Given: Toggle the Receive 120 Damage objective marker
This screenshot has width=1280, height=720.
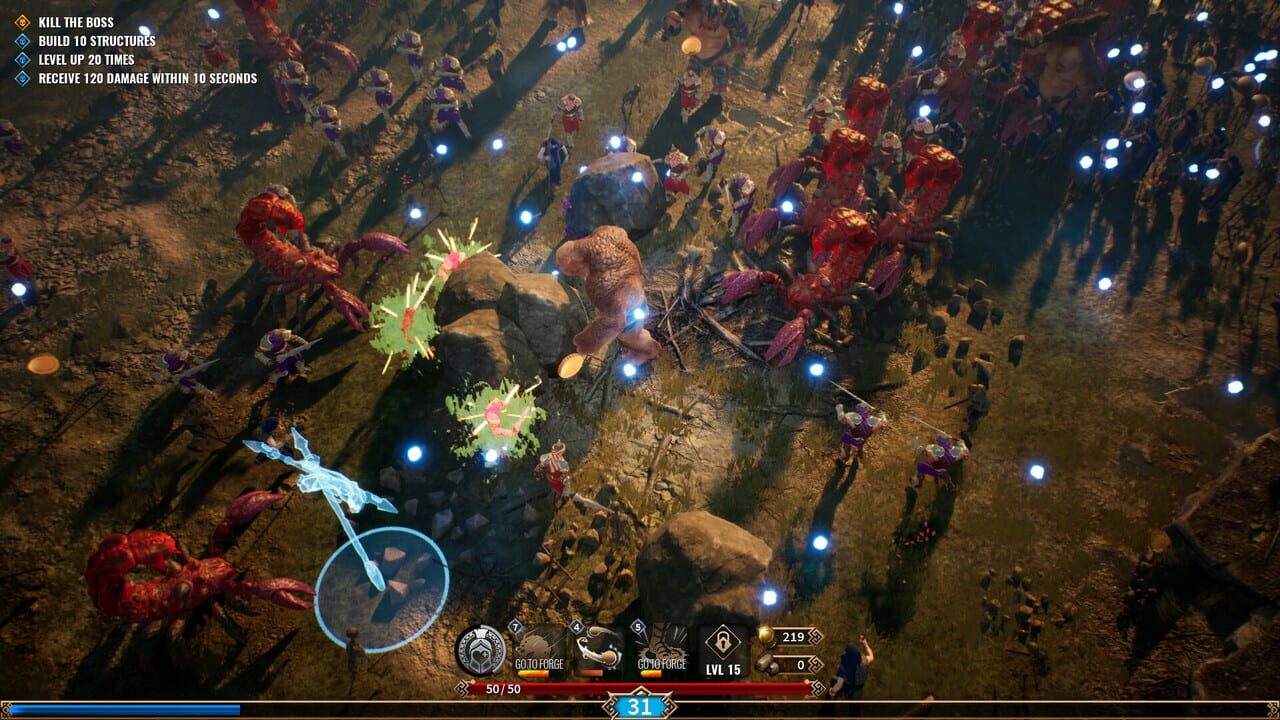Looking at the screenshot, I should point(21,77).
